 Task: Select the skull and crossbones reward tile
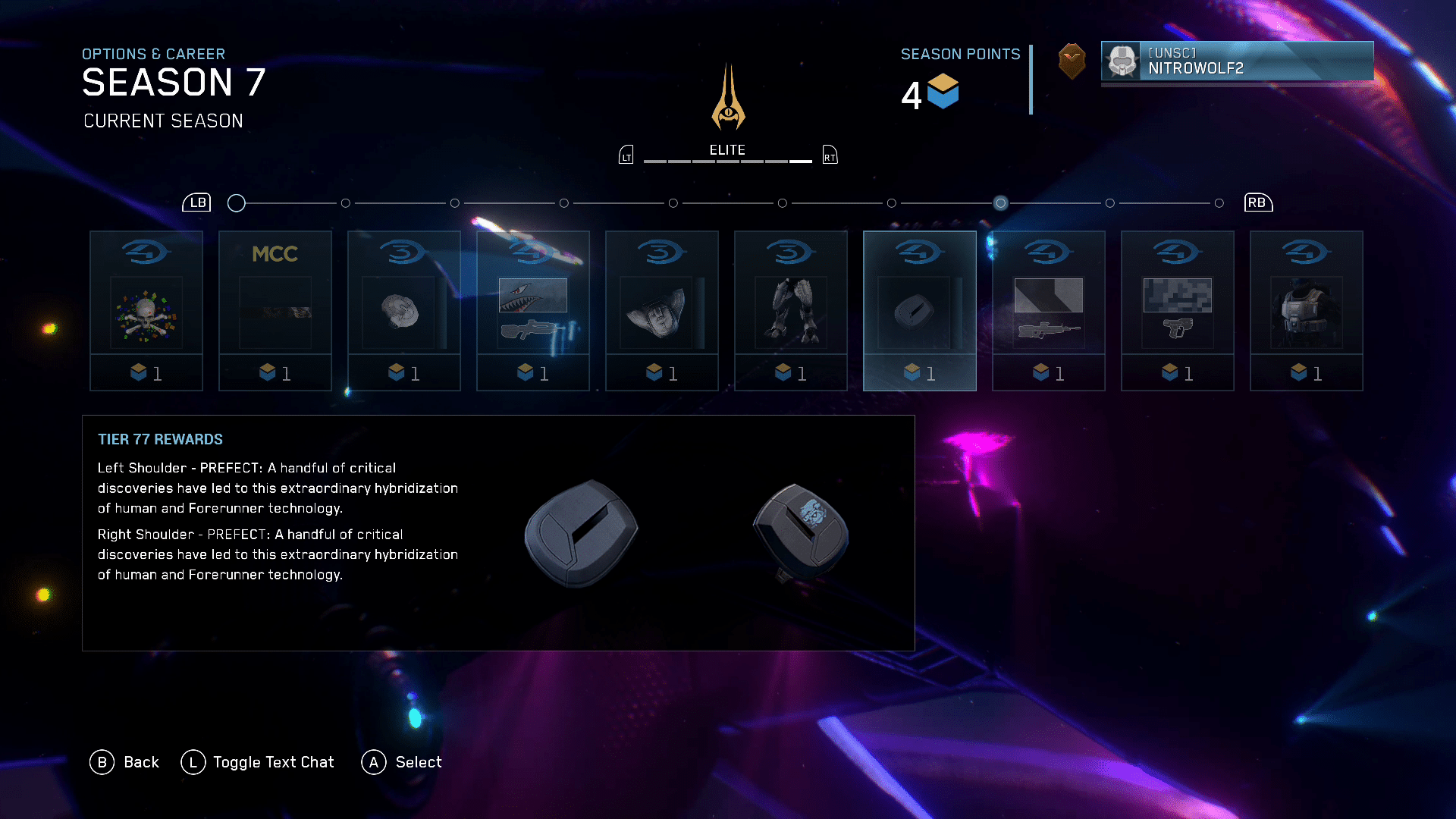pyautogui.click(x=146, y=311)
